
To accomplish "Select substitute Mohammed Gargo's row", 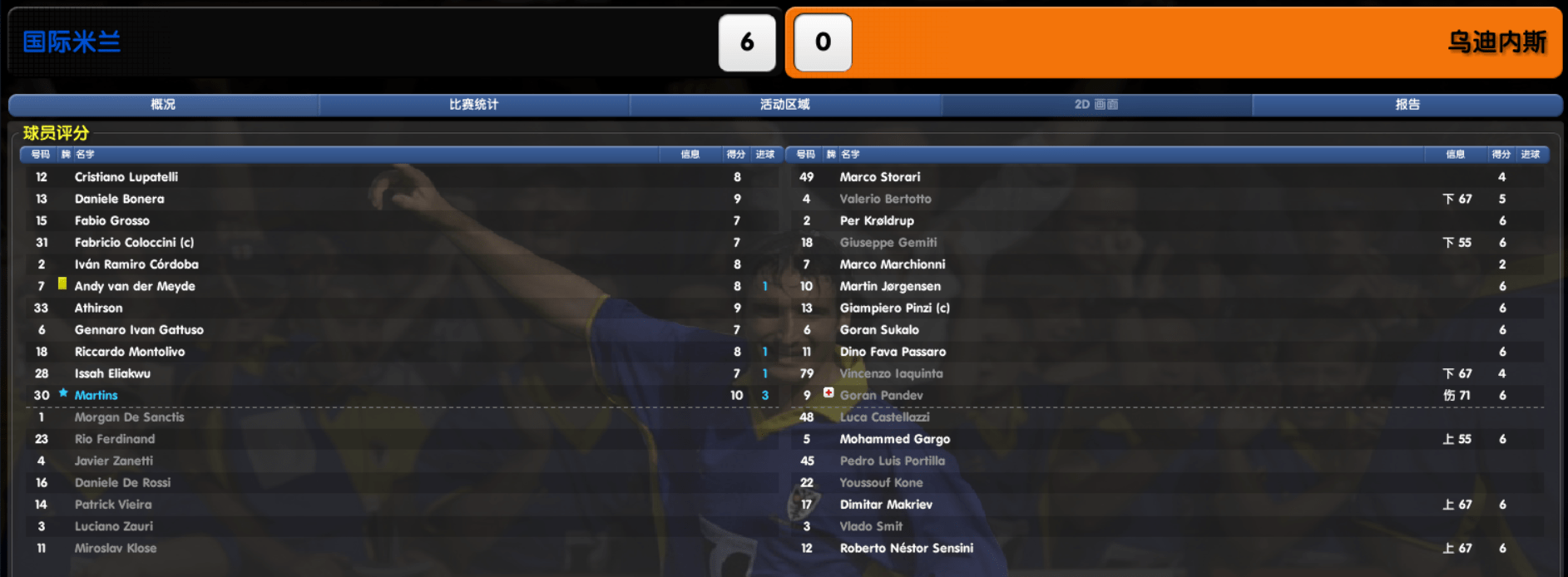I will [894, 439].
